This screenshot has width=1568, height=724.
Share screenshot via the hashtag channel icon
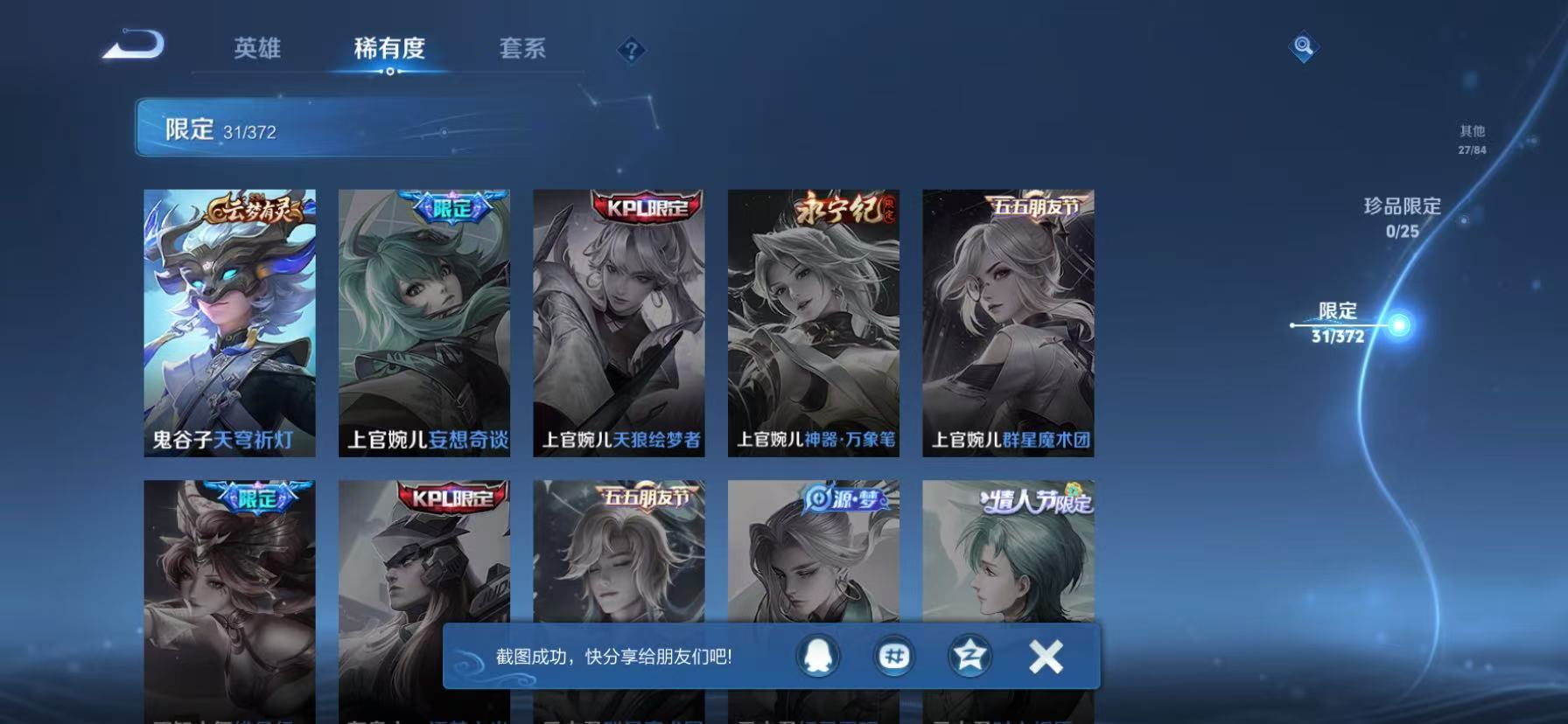tap(894, 655)
